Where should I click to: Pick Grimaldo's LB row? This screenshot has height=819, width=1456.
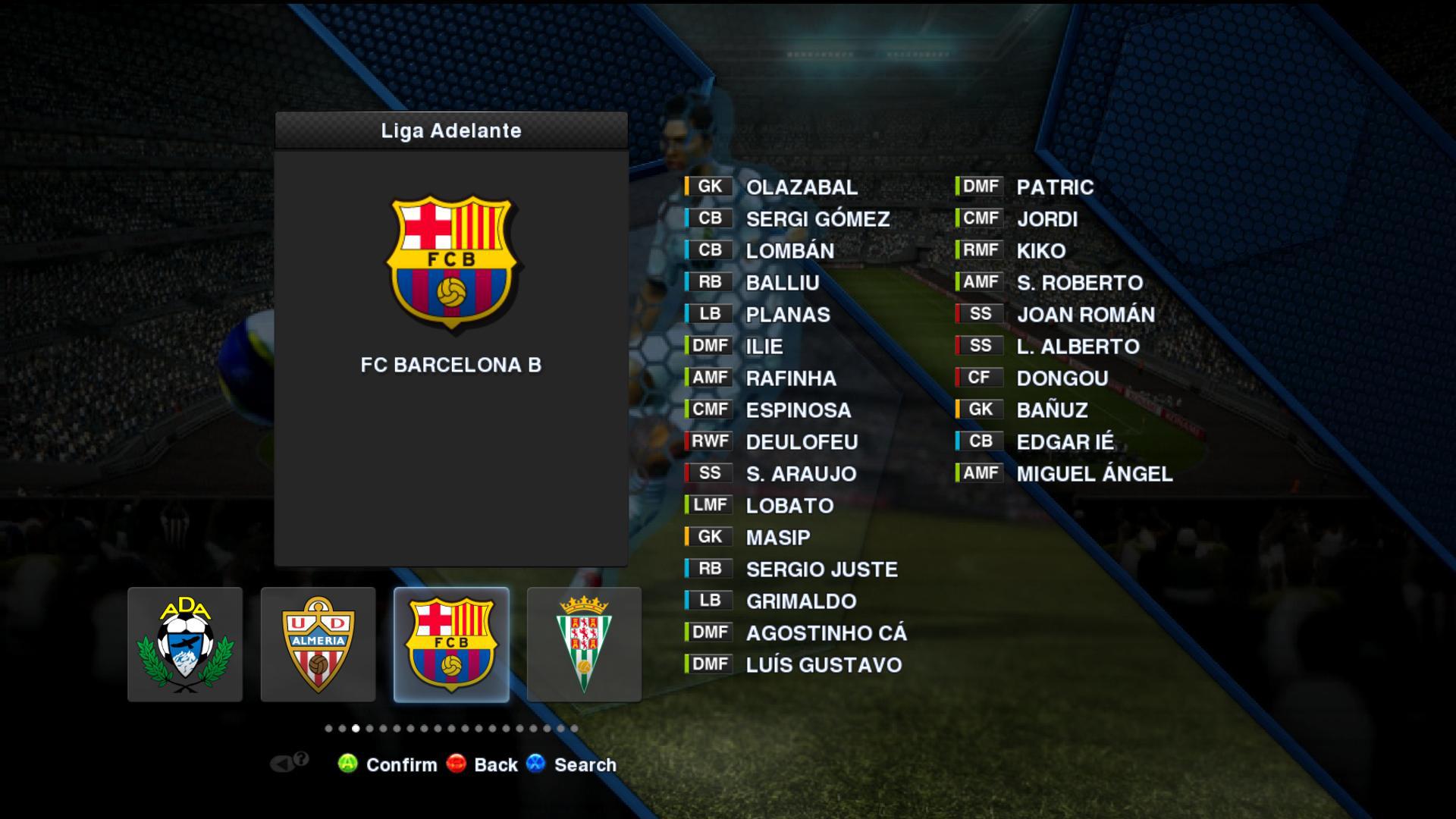801,601
